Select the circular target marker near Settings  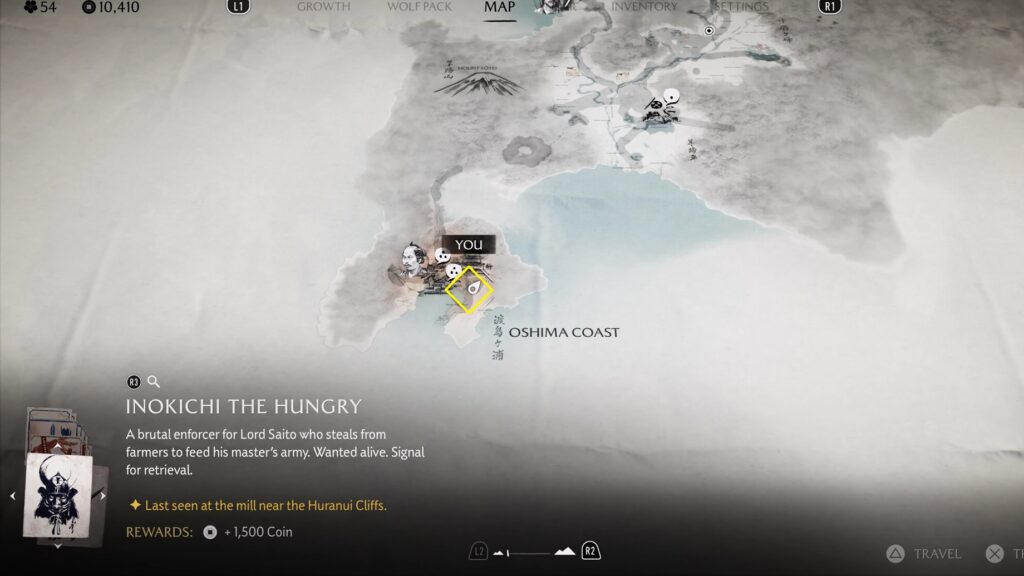(709, 31)
